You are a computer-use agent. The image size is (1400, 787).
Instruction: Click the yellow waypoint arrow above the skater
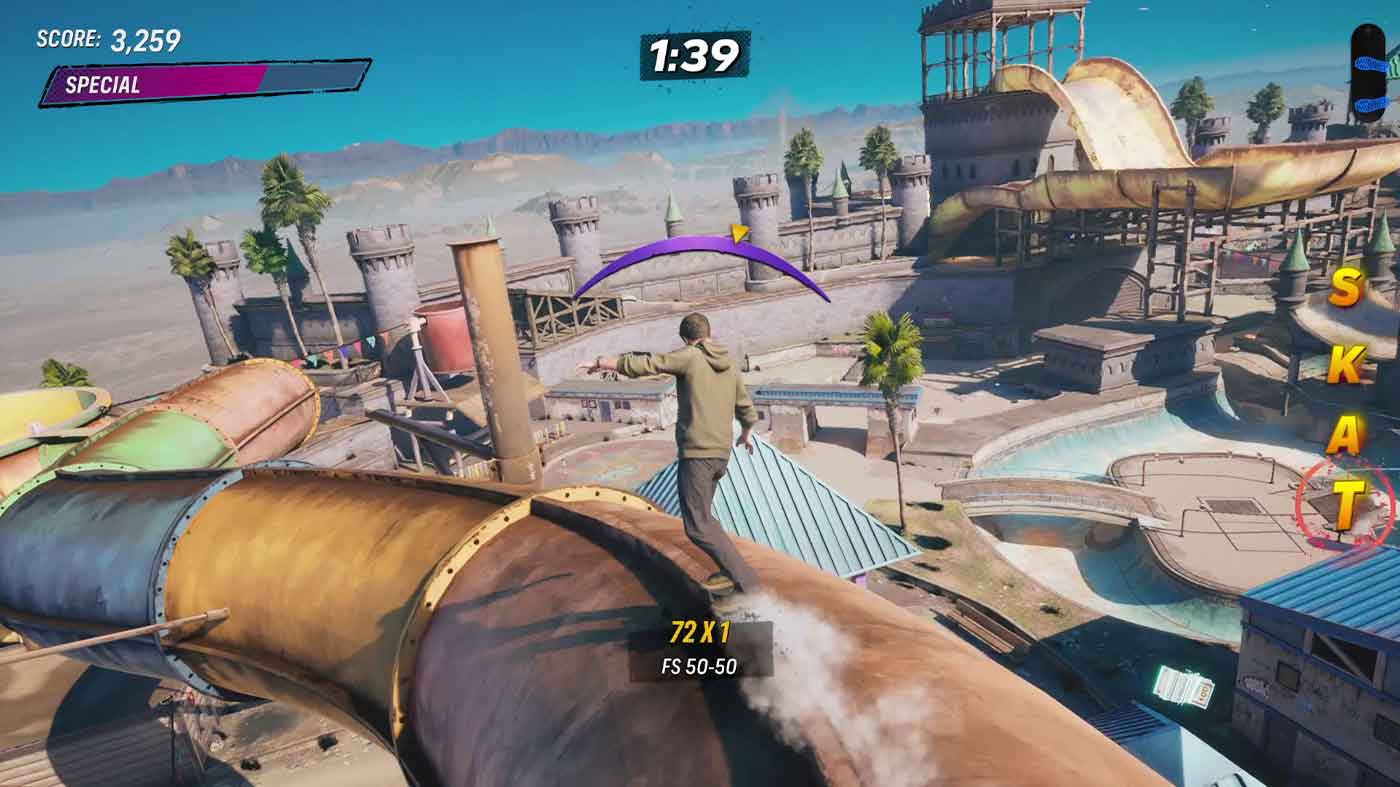(740, 233)
